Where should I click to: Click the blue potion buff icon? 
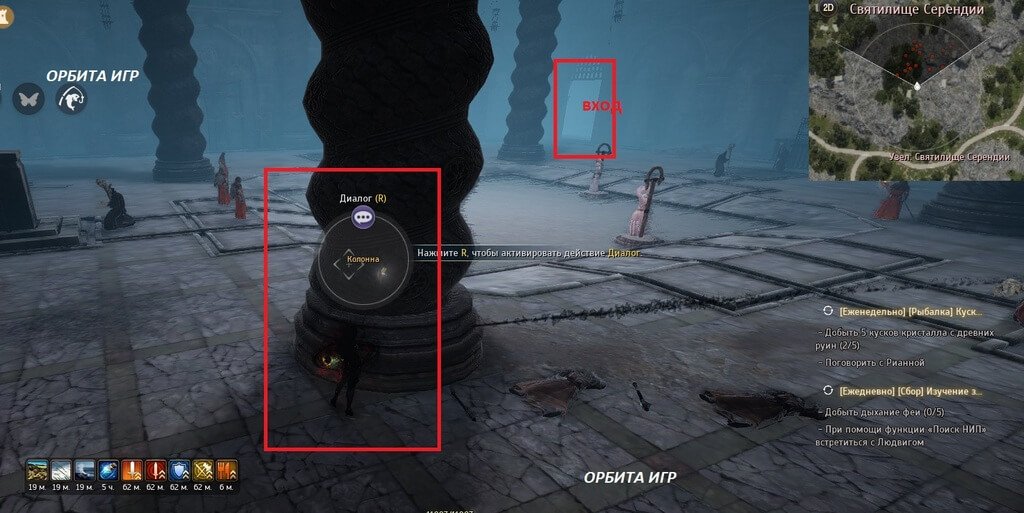109,470
